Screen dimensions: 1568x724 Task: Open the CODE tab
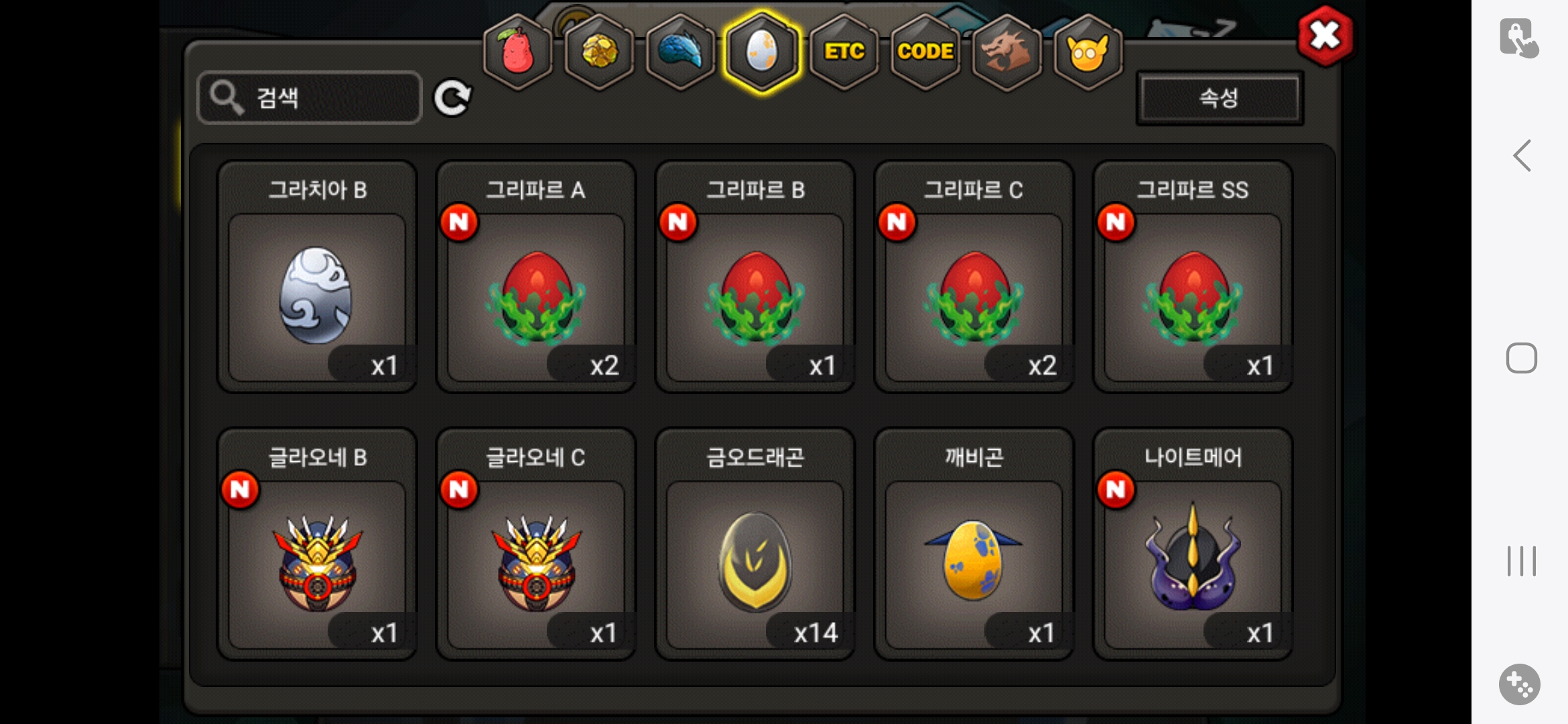(925, 52)
